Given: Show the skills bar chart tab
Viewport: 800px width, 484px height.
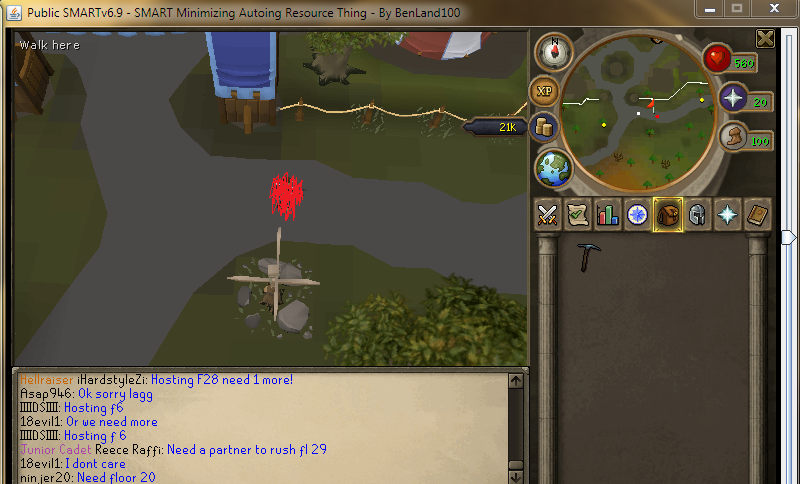Looking at the screenshot, I should click(607, 214).
